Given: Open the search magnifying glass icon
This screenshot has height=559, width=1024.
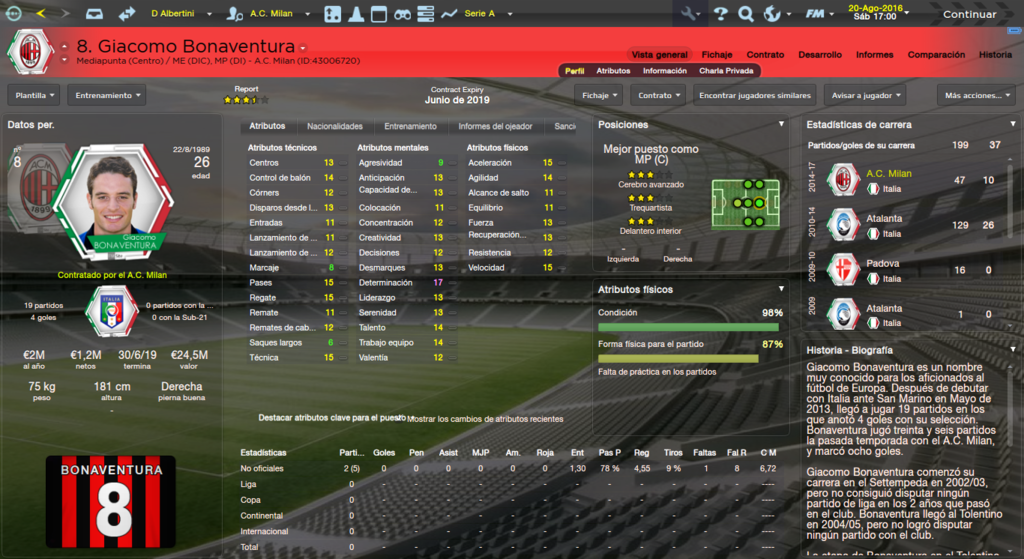Looking at the screenshot, I should click(745, 14).
